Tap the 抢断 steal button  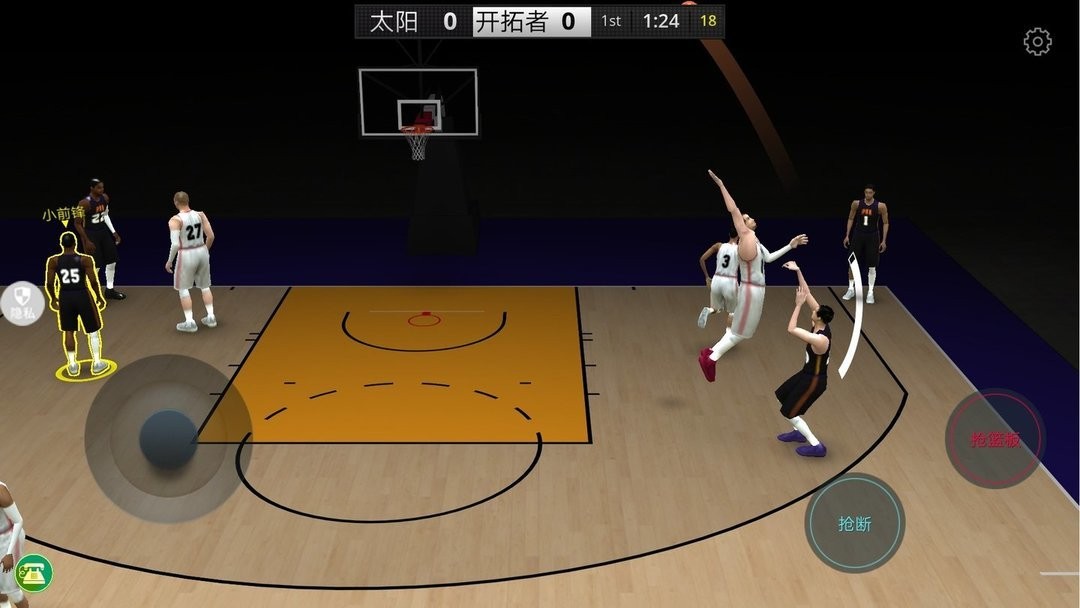[855, 523]
